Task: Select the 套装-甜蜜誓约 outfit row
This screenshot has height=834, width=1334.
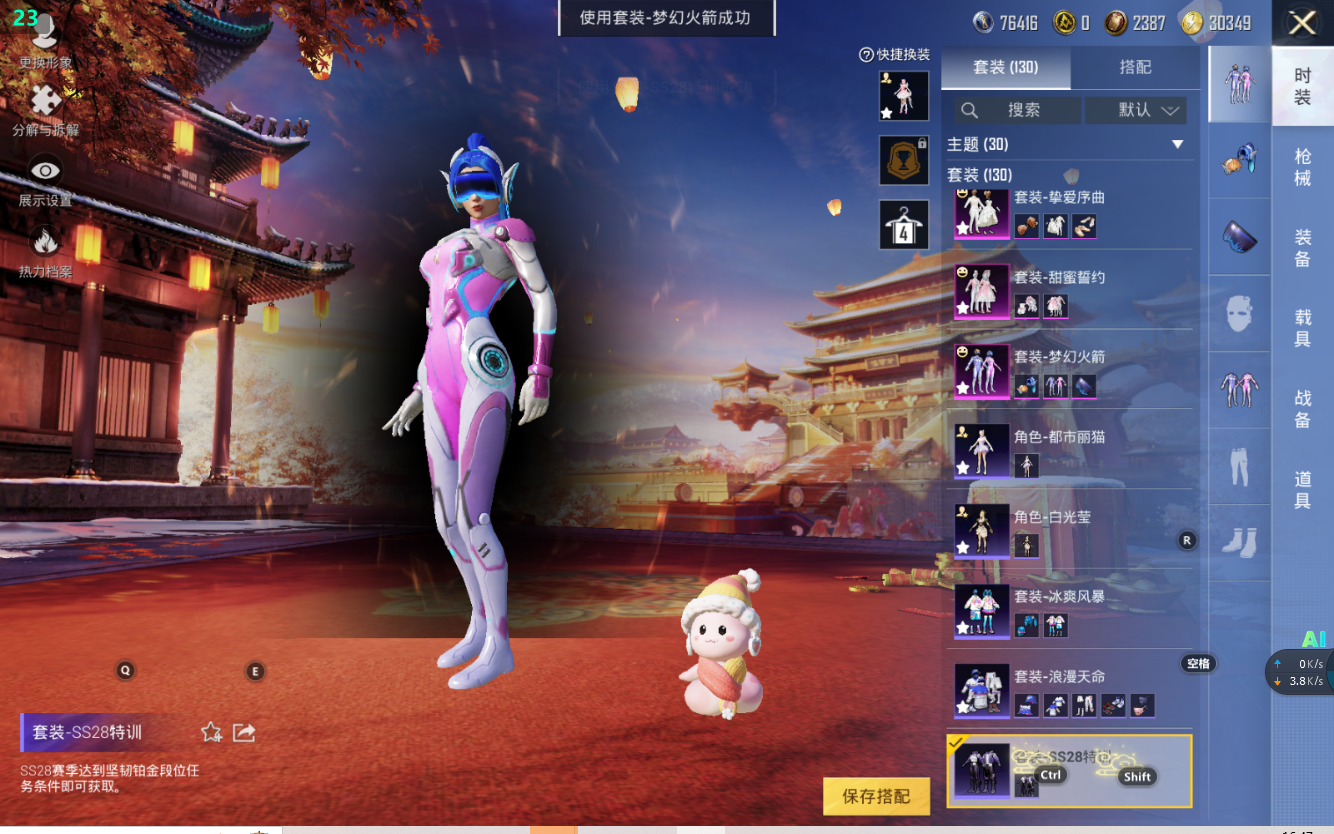Action: [1070, 291]
